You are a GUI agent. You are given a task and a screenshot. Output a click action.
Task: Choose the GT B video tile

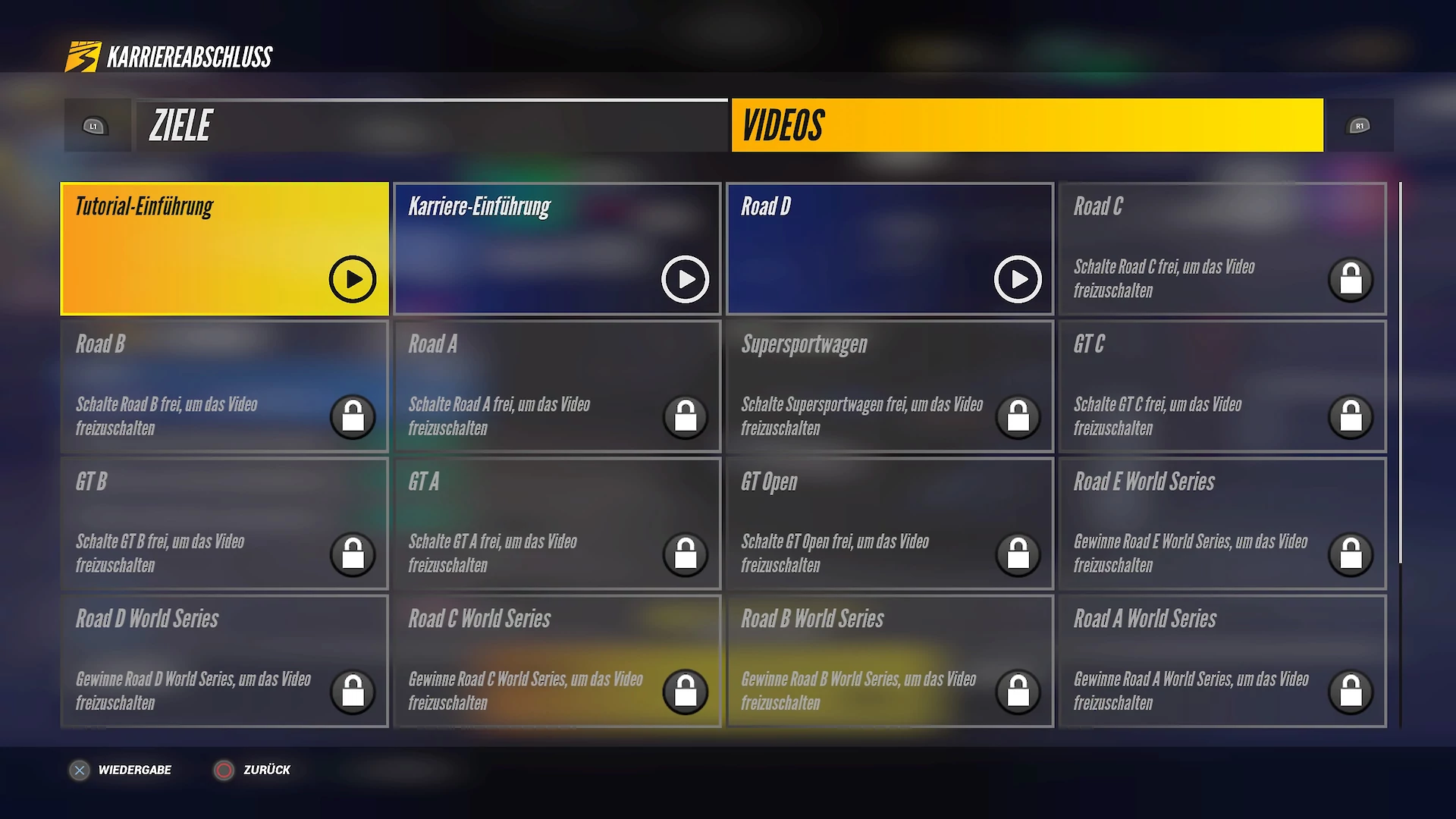224,523
